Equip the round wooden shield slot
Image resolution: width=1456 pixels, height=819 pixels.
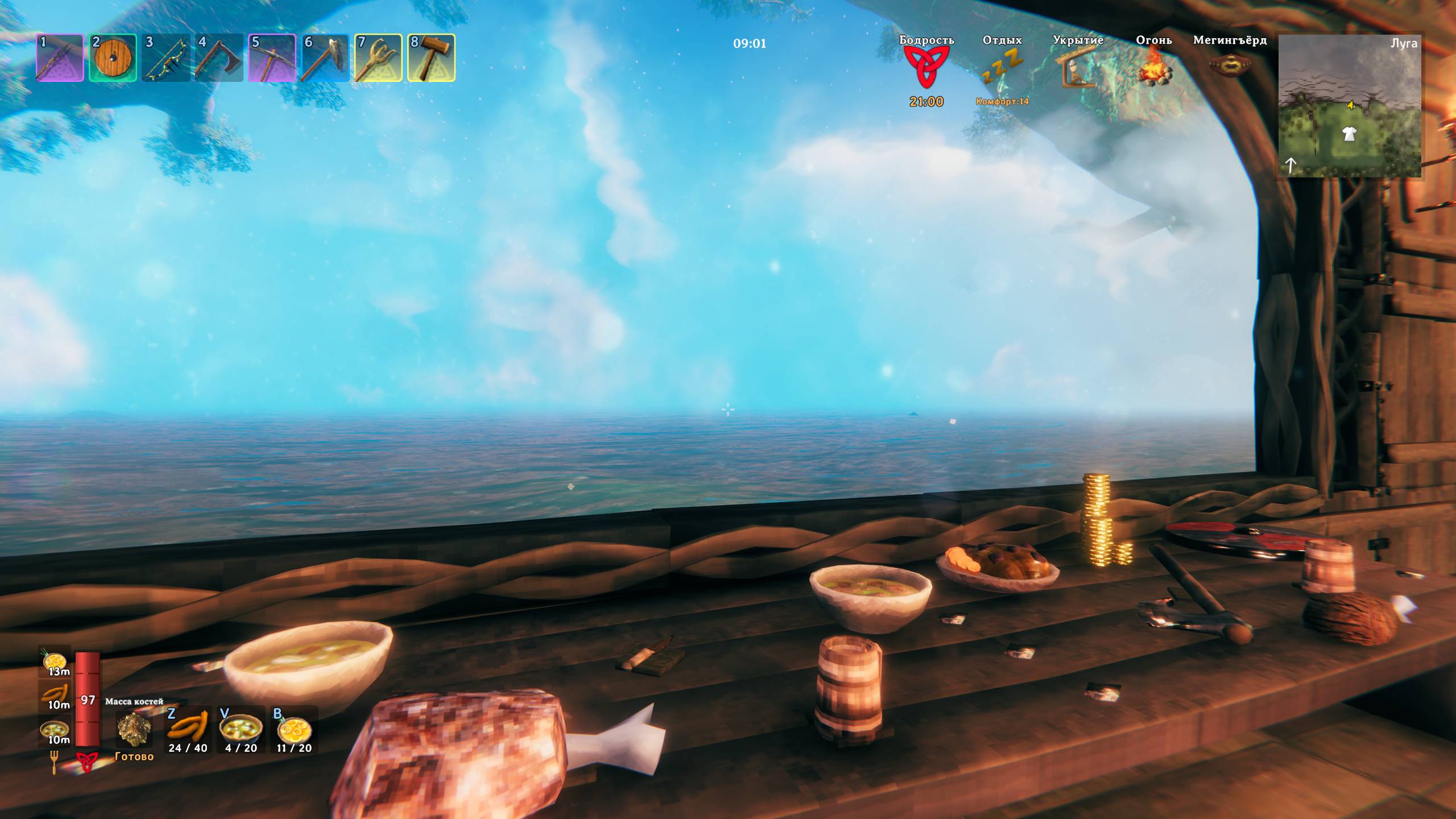113,58
